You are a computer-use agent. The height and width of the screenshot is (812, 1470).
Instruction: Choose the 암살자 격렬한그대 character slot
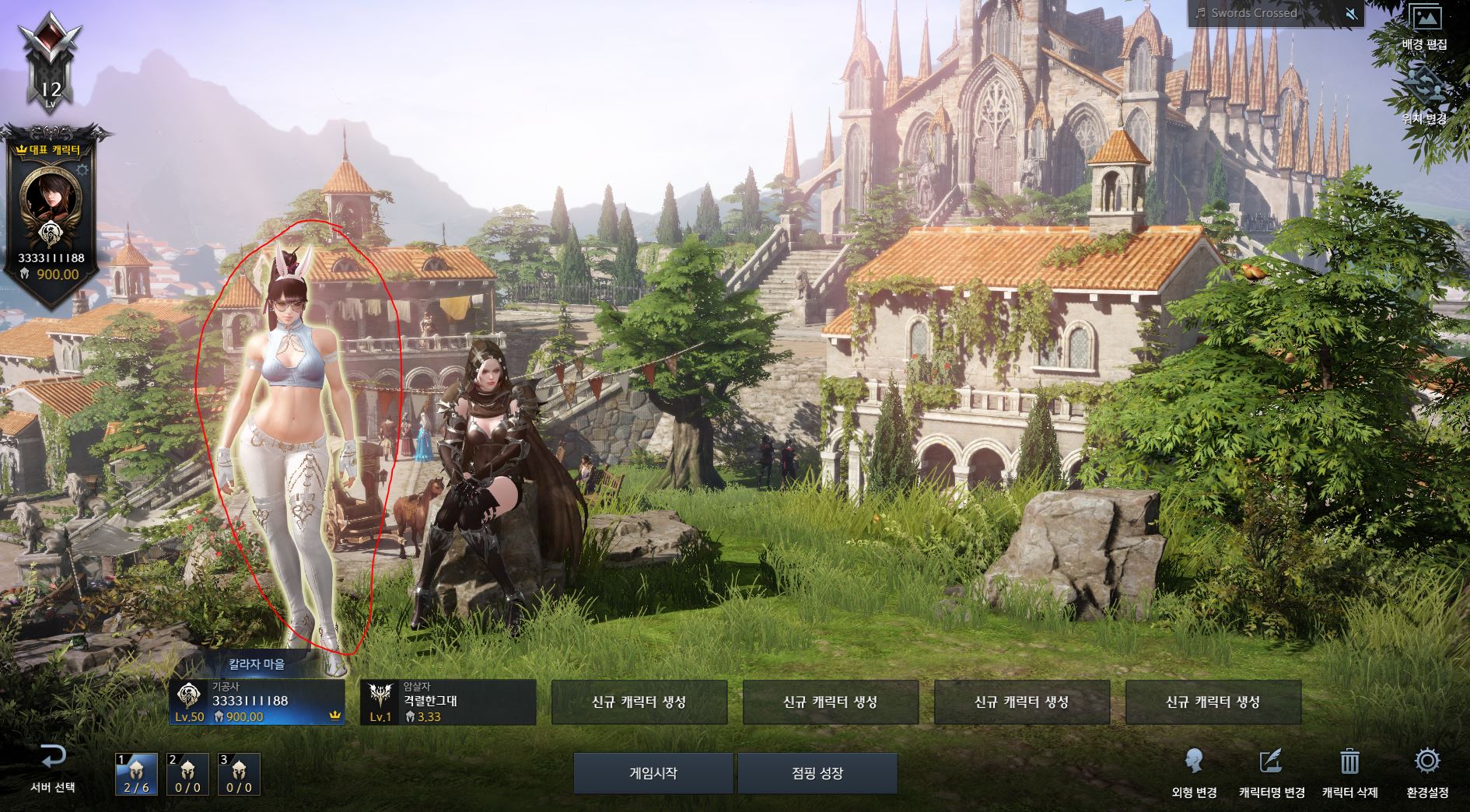click(x=448, y=702)
